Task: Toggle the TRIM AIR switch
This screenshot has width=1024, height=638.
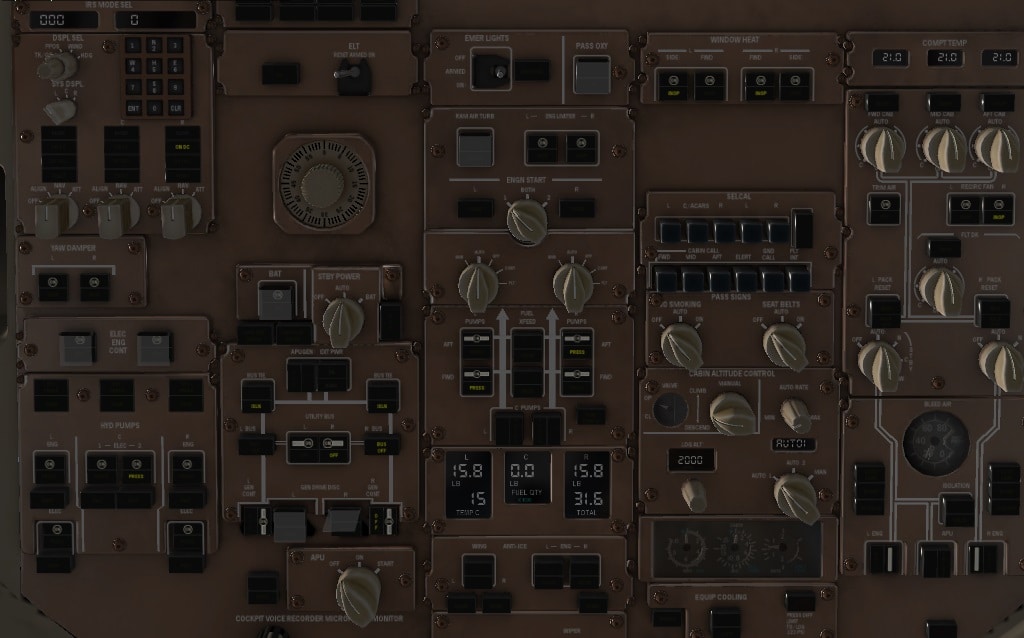Action: (x=884, y=208)
